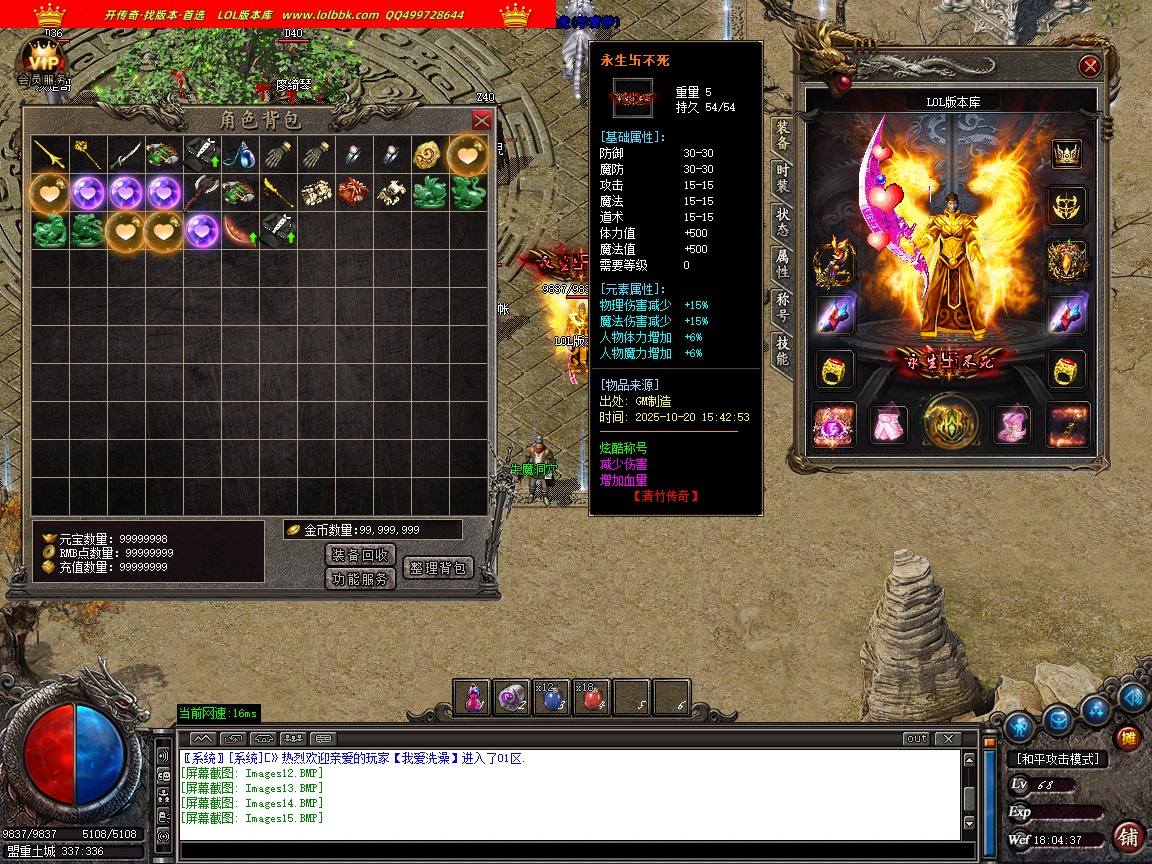View the 技能 skills tab
Image resolution: width=1152 pixels, height=864 pixels.
click(782, 351)
